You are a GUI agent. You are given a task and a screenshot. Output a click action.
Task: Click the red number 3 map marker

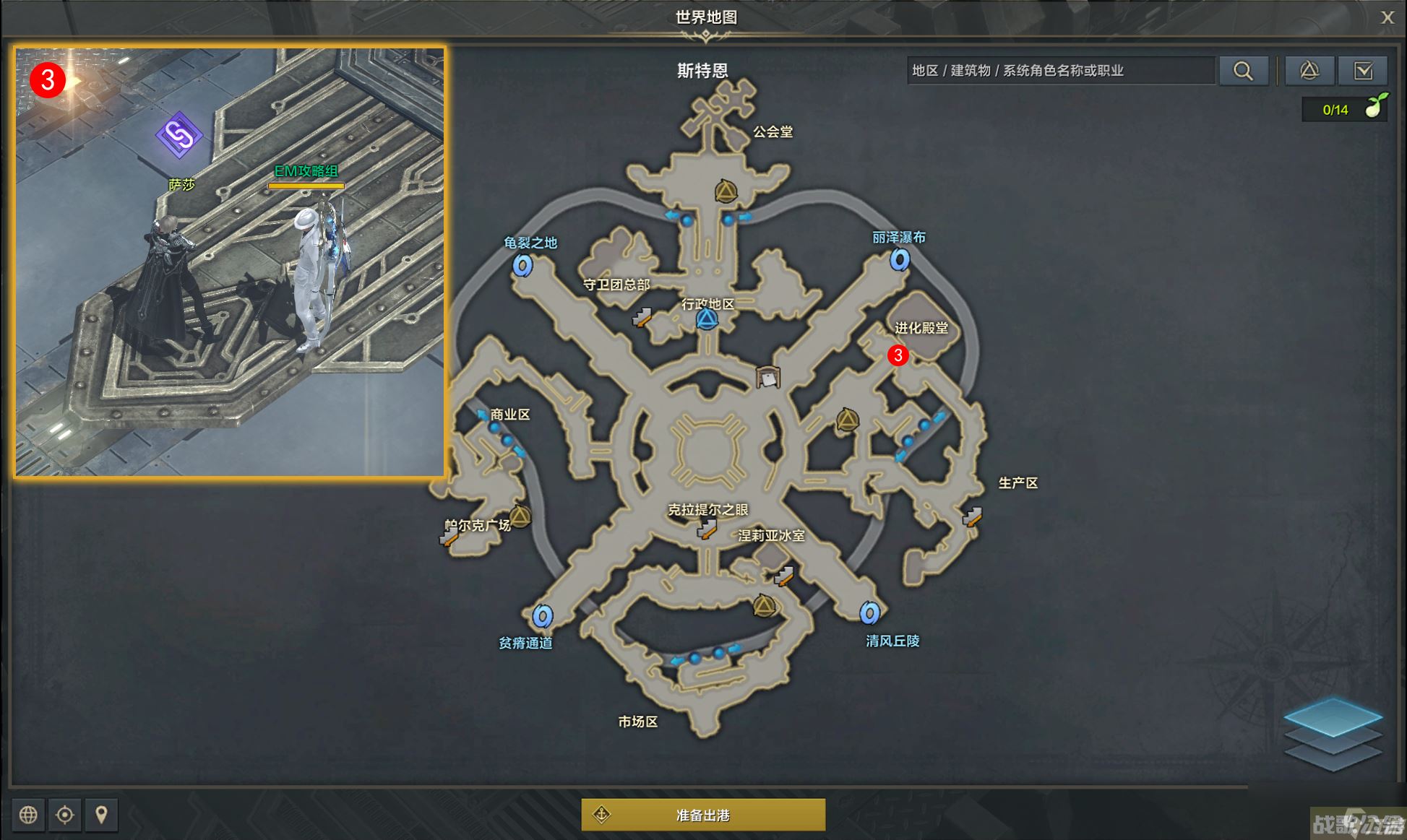[x=898, y=355]
